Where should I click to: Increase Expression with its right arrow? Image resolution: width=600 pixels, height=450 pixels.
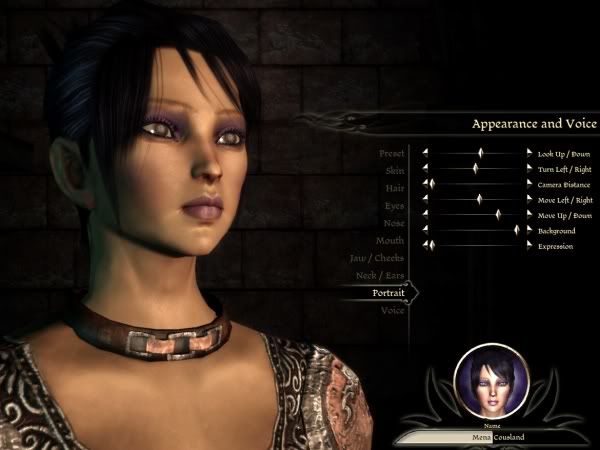click(529, 245)
